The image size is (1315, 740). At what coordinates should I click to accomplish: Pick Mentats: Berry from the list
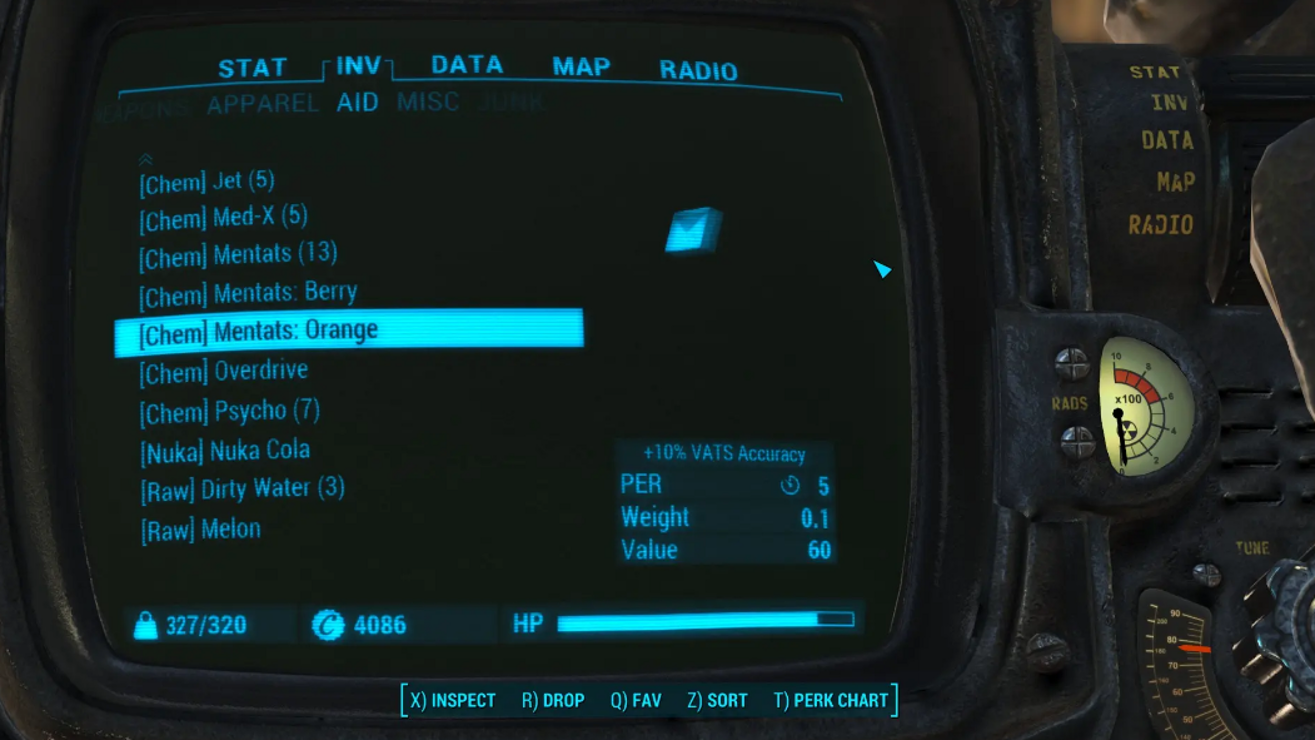pos(248,293)
